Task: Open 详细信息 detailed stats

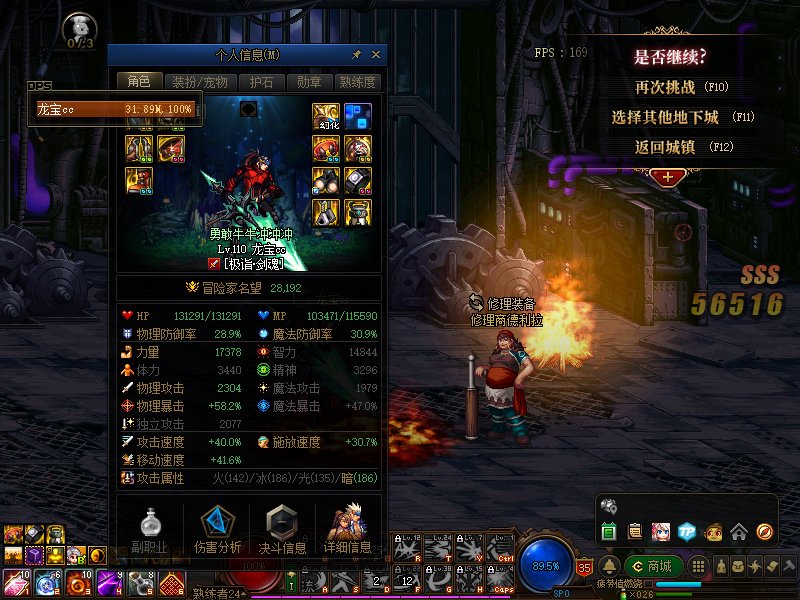Action: [x=347, y=530]
